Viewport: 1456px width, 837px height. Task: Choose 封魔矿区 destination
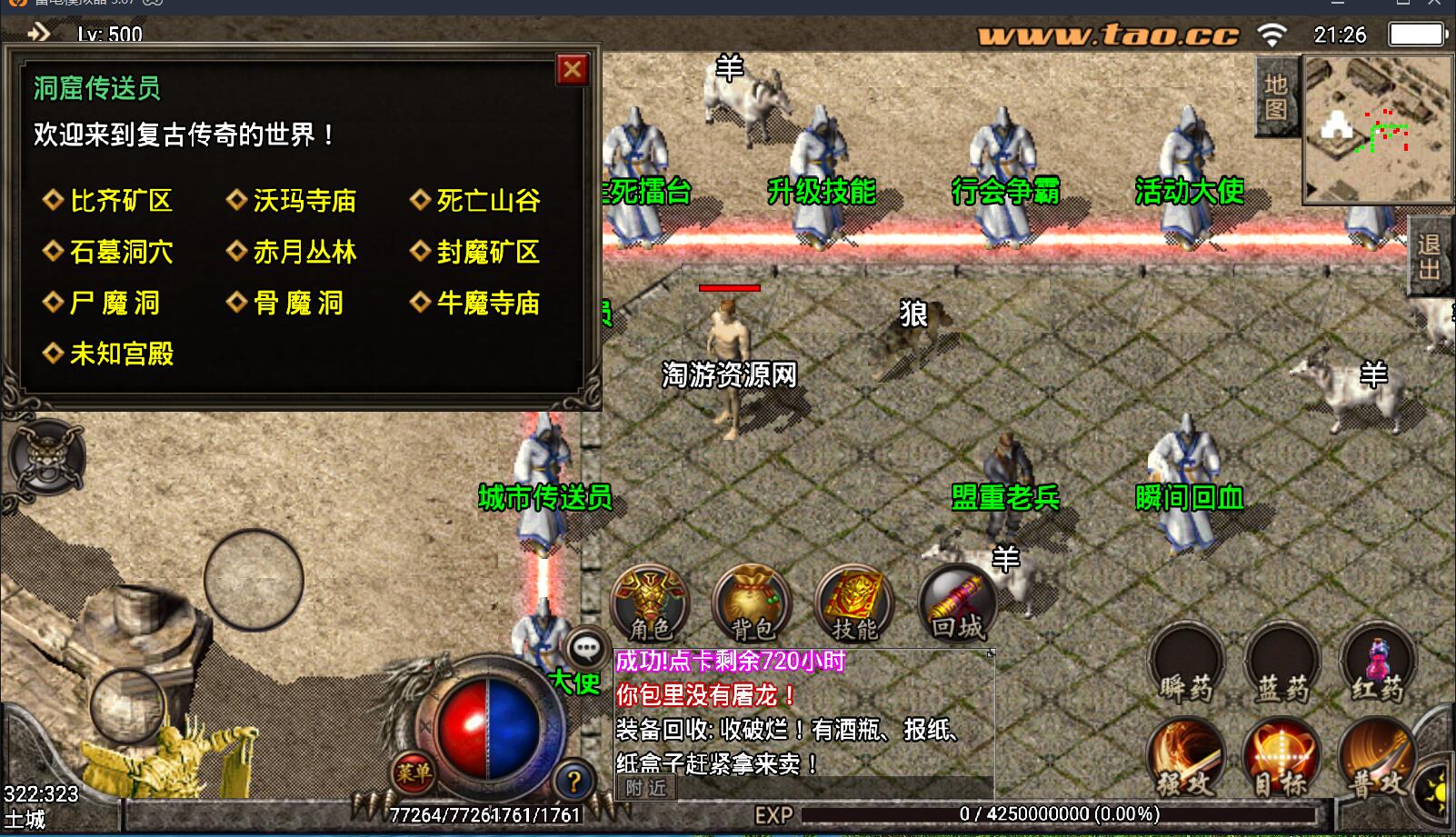pos(488,252)
